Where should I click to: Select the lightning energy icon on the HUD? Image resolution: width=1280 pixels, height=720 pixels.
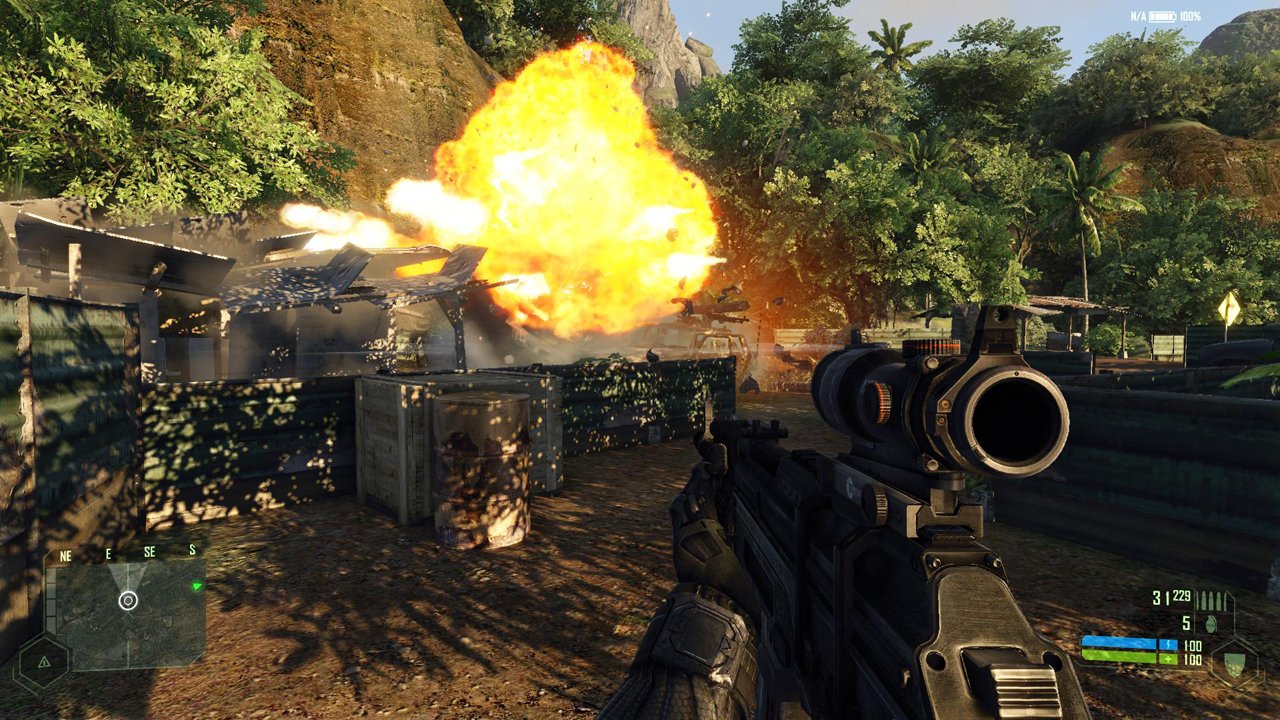click(x=1169, y=645)
